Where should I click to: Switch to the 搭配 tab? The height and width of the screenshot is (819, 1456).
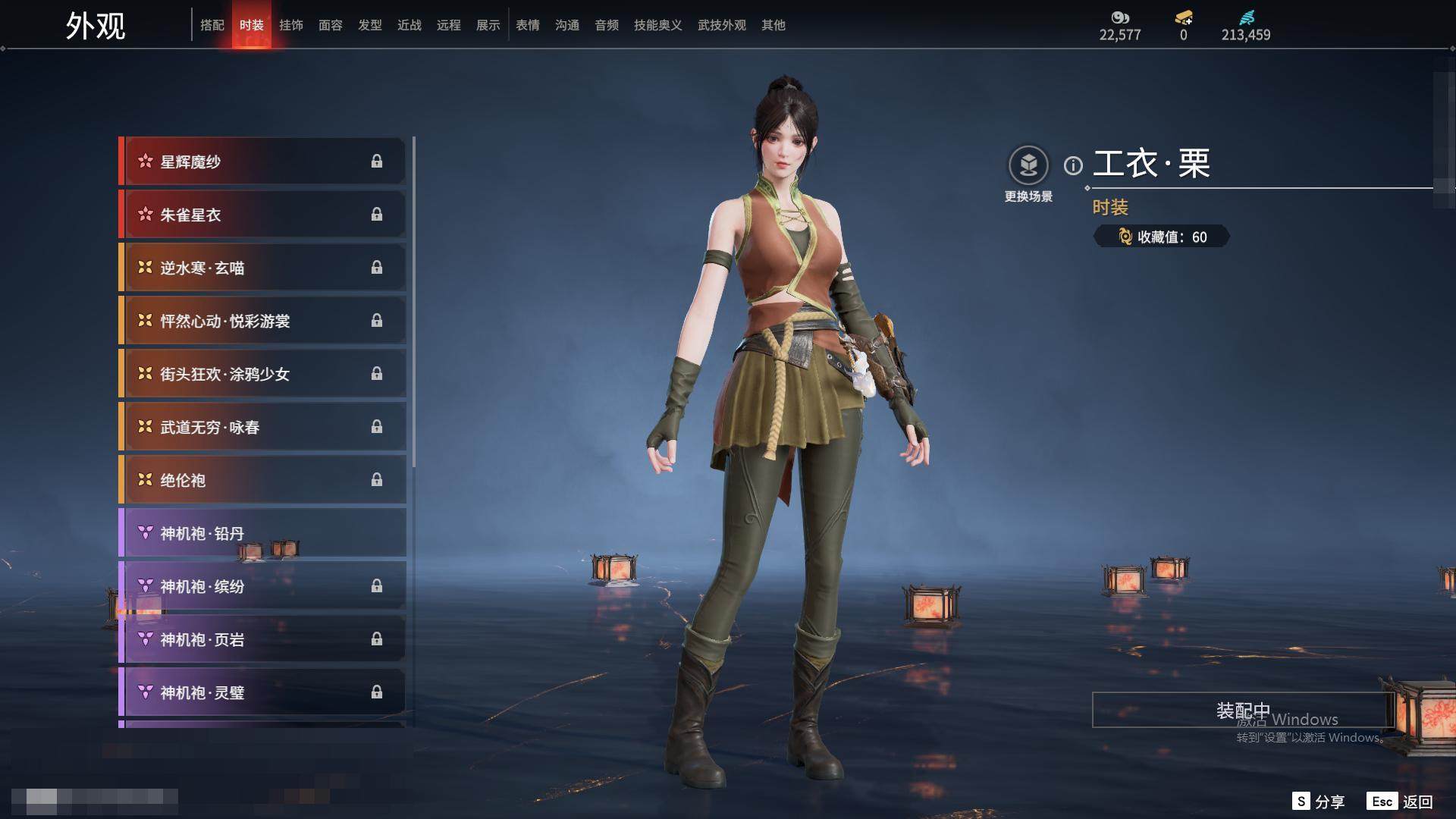212,25
